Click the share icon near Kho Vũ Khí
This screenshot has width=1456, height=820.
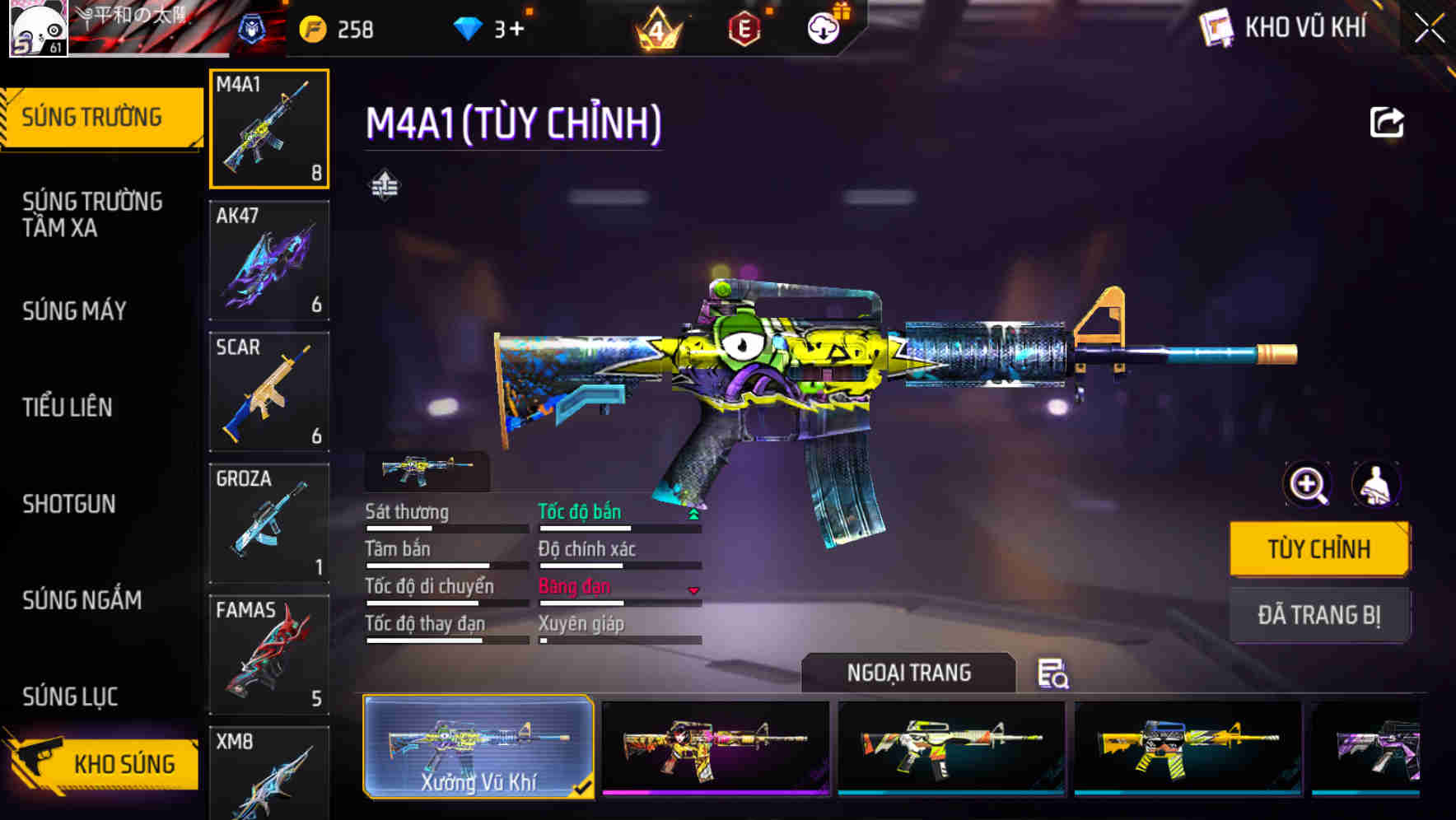click(1388, 122)
